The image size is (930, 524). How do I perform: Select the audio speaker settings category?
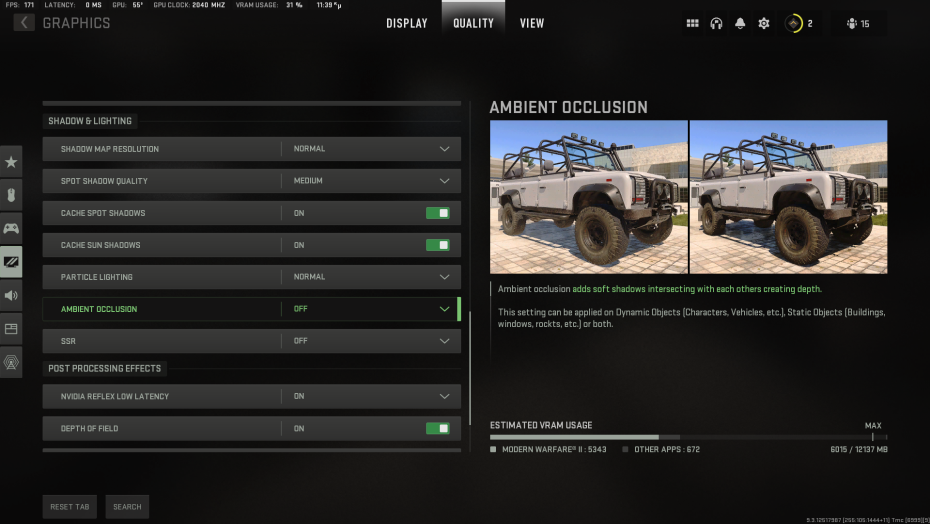(x=12, y=295)
